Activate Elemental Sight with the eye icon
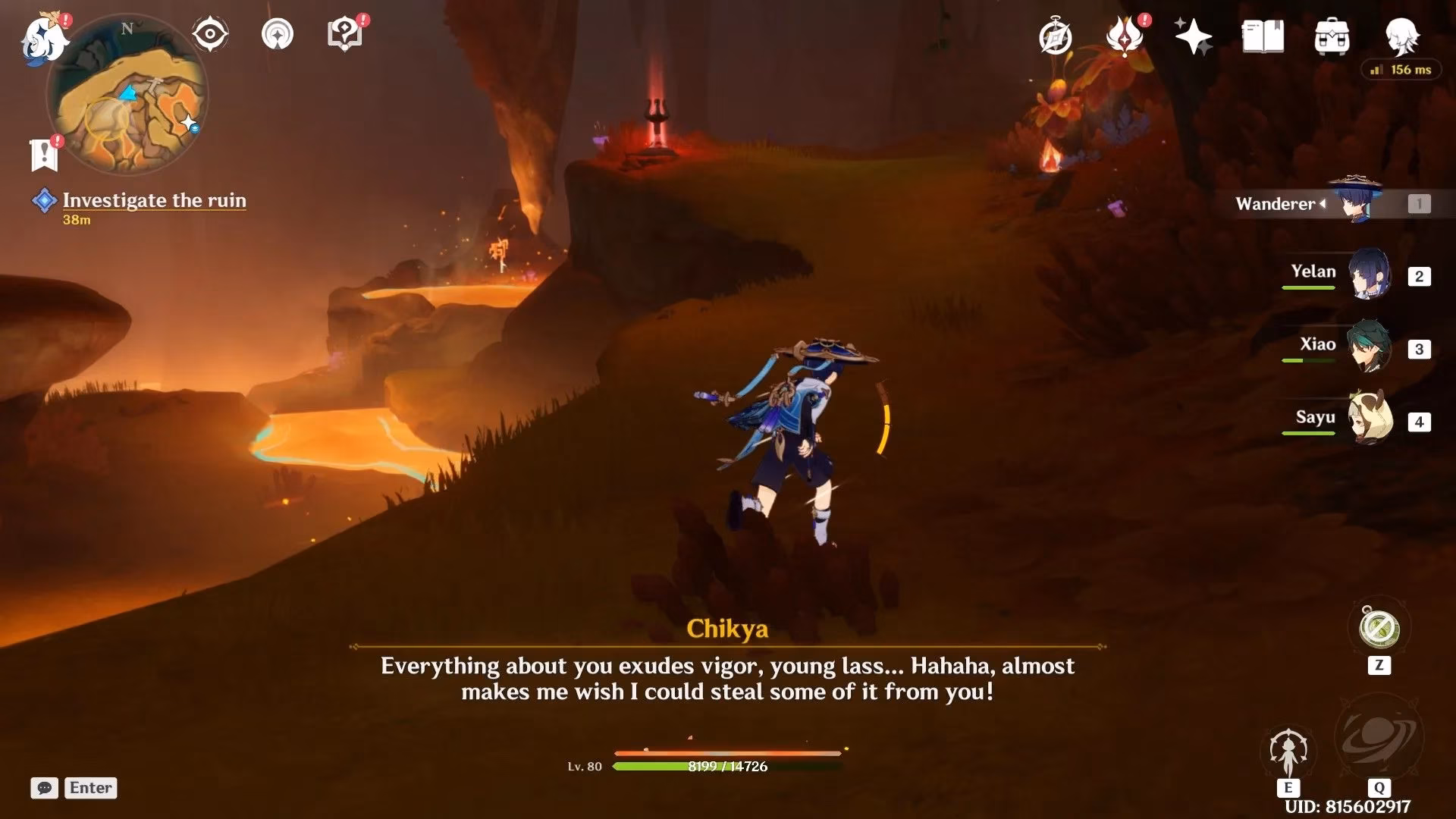This screenshot has width=1456, height=819. pyautogui.click(x=210, y=33)
